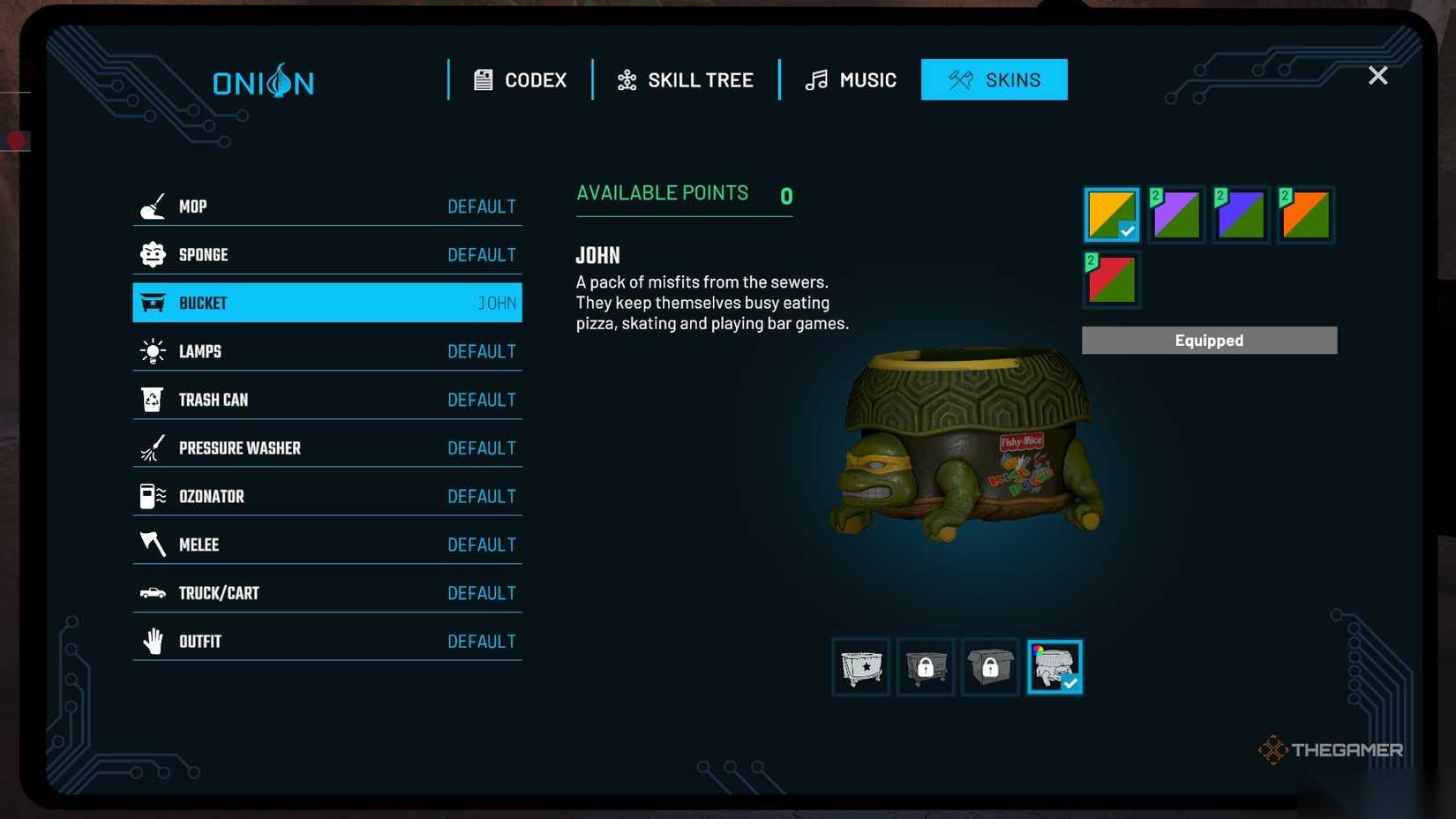Viewport: 1456px width, 819px height.
Task: Close the Onion menu
Action: tap(1377, 76)
